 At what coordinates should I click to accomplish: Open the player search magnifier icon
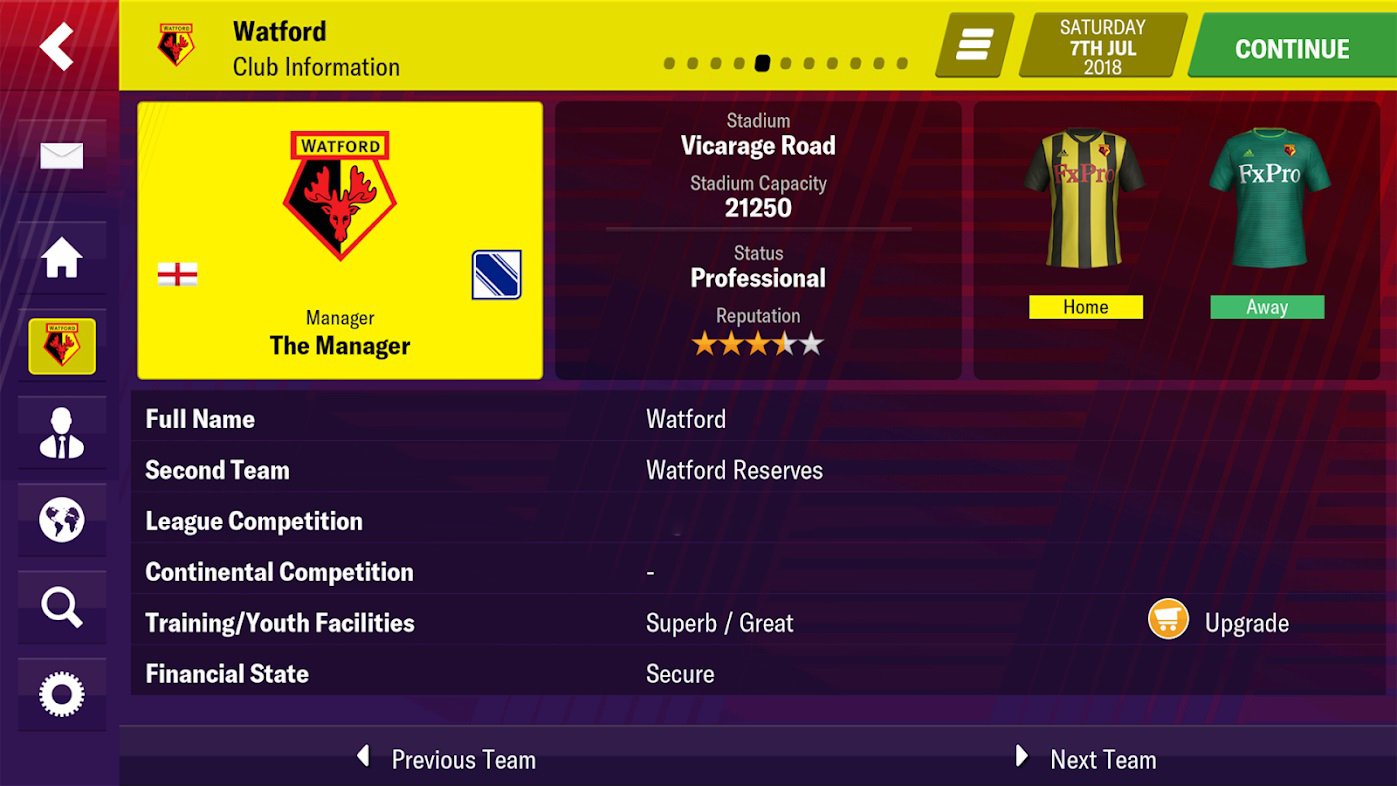click(62, 605)
